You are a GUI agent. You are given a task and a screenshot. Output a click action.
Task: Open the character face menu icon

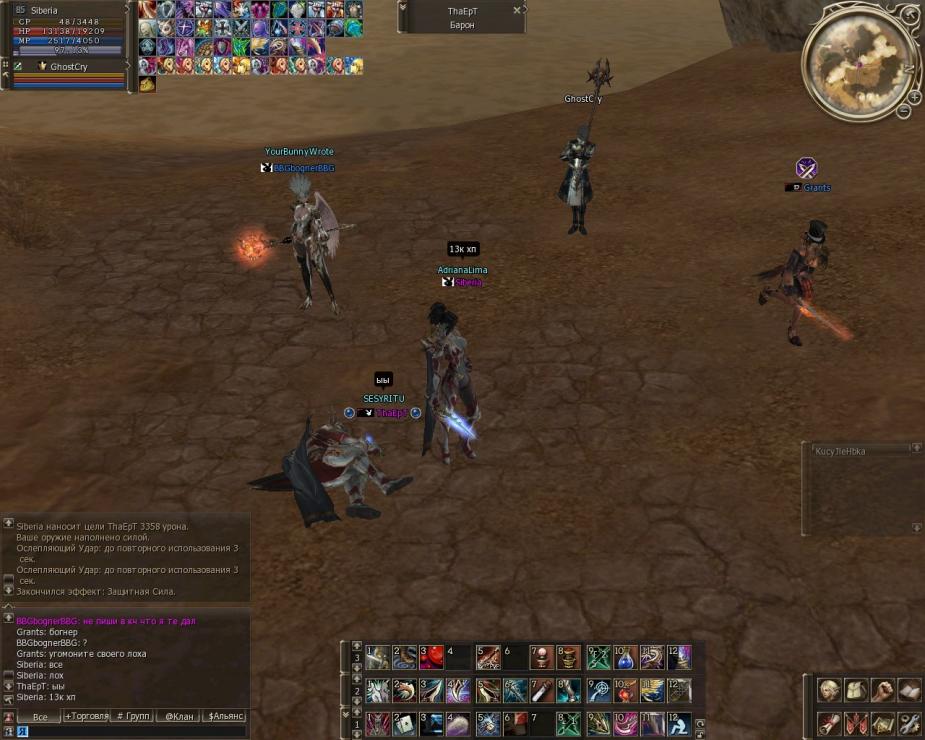point(829,690)
